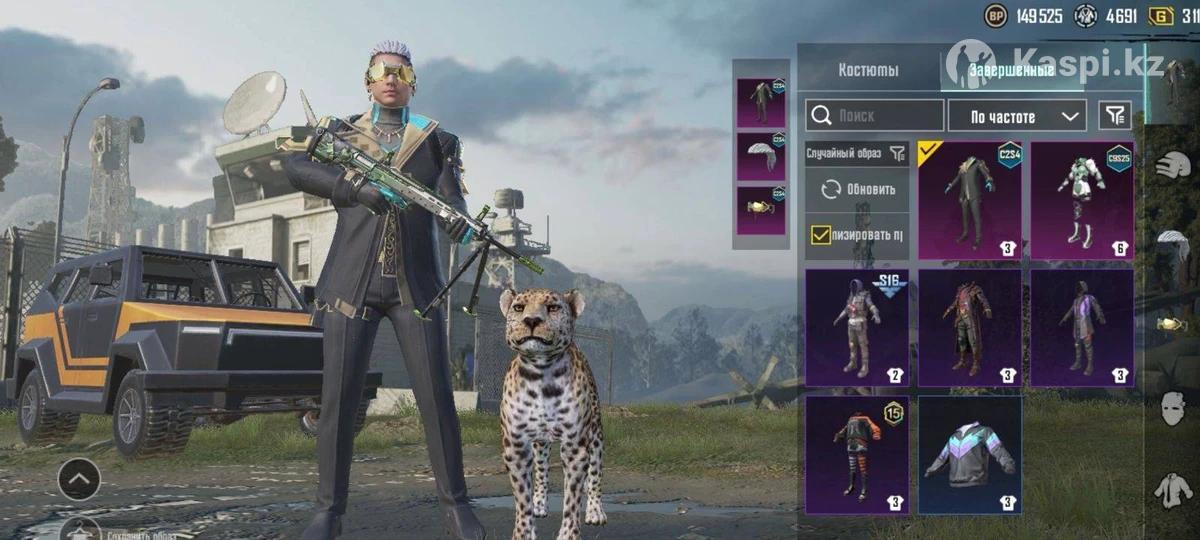Viewport: 1200px width, 540px height.
Task: Open the Завершенные tab
Action: pyautogui.click(x=1010, y=70)
